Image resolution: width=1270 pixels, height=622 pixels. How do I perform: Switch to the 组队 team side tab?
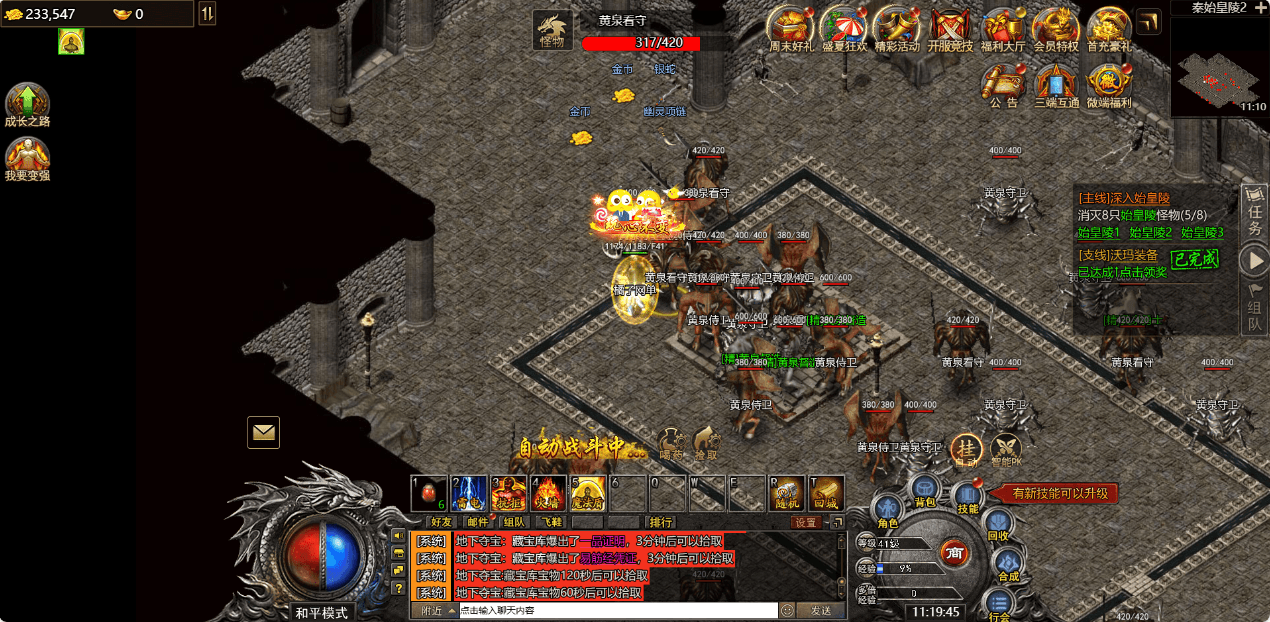click(1254, 307)
